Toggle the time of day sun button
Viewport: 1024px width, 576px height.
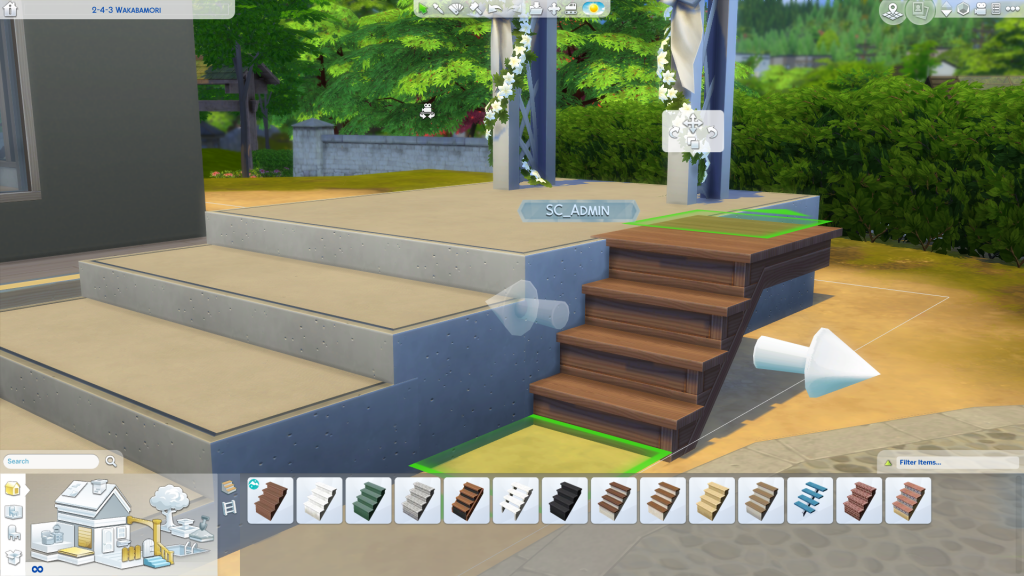(593, 8)
